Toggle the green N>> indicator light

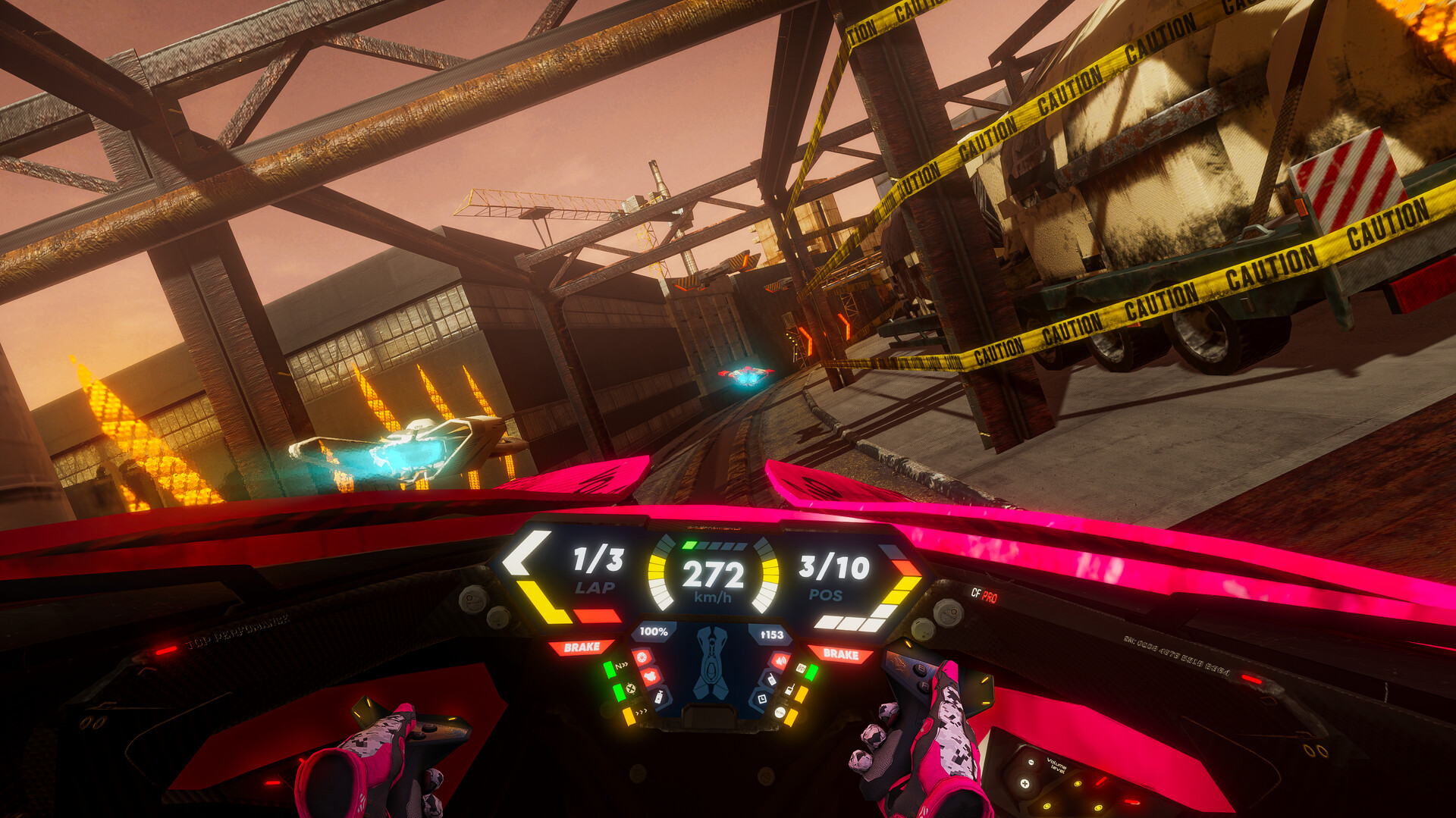[609, 670]
